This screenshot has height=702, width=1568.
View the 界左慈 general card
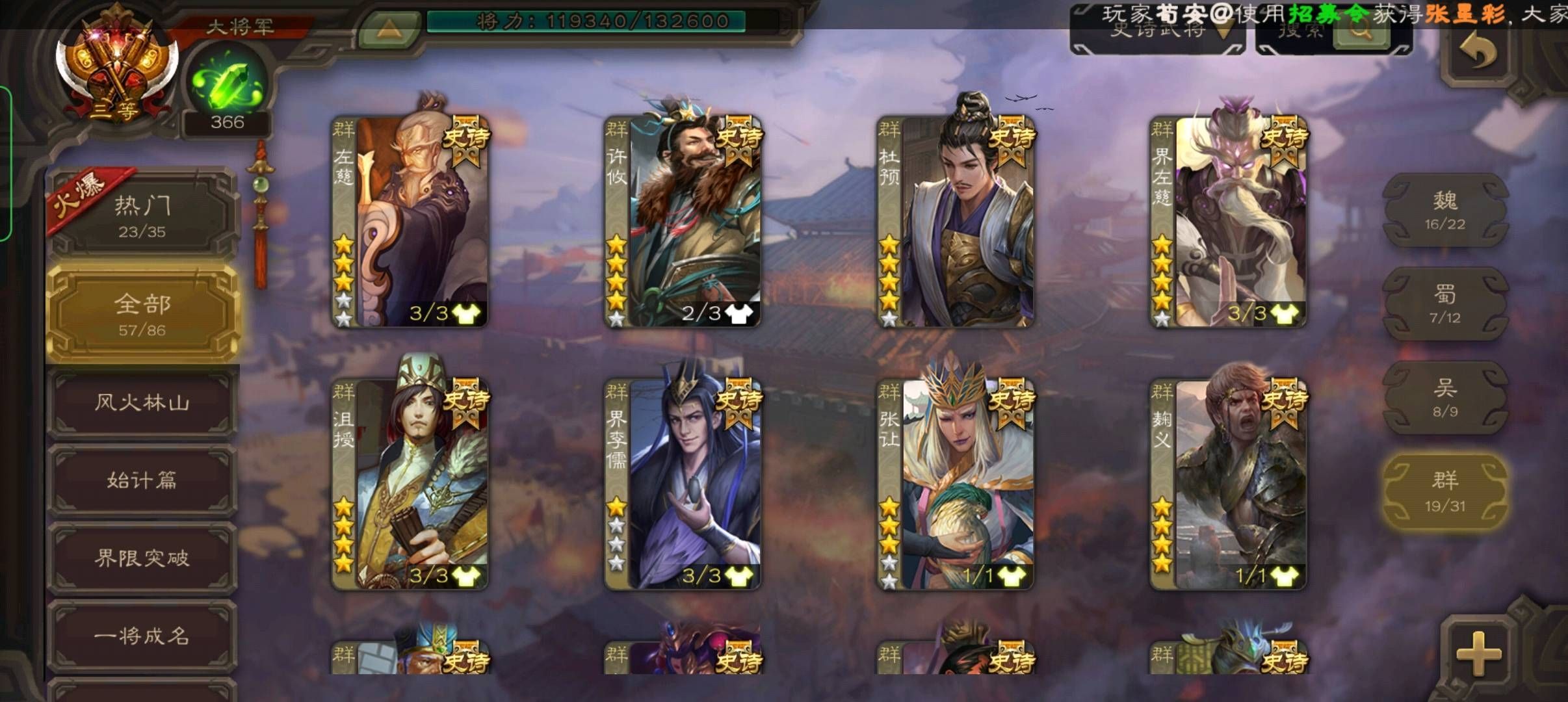1229,221
